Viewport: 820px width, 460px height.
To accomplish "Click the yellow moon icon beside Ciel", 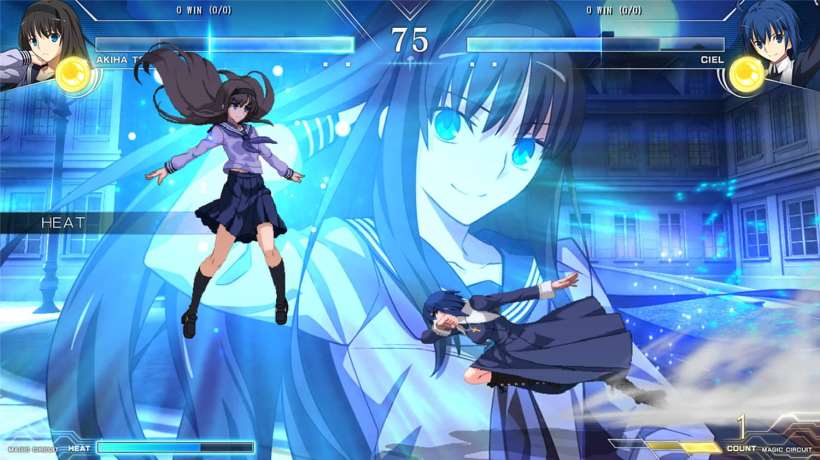I will (x=746, y=73).
